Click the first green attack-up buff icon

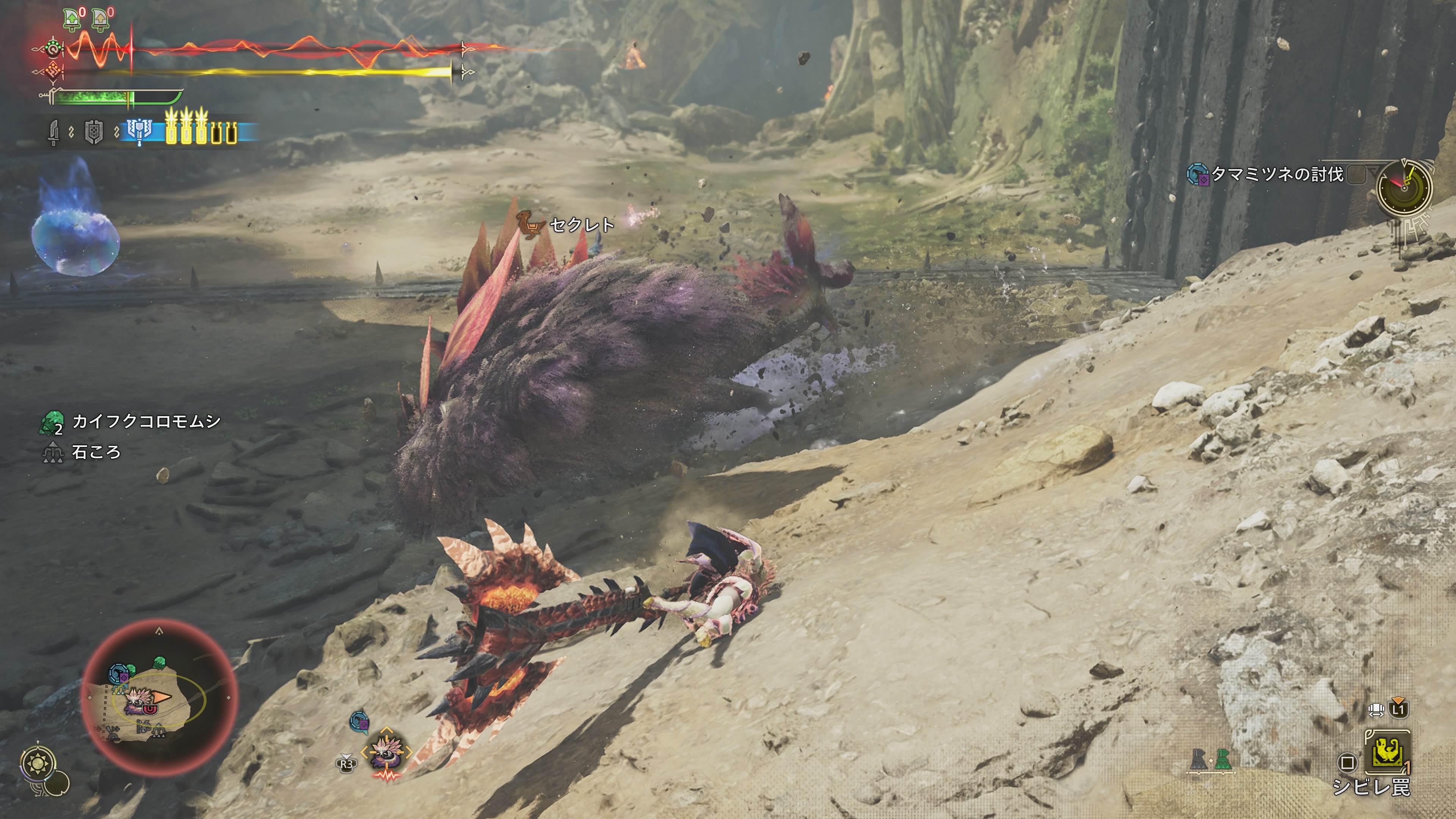coord(72,19)
